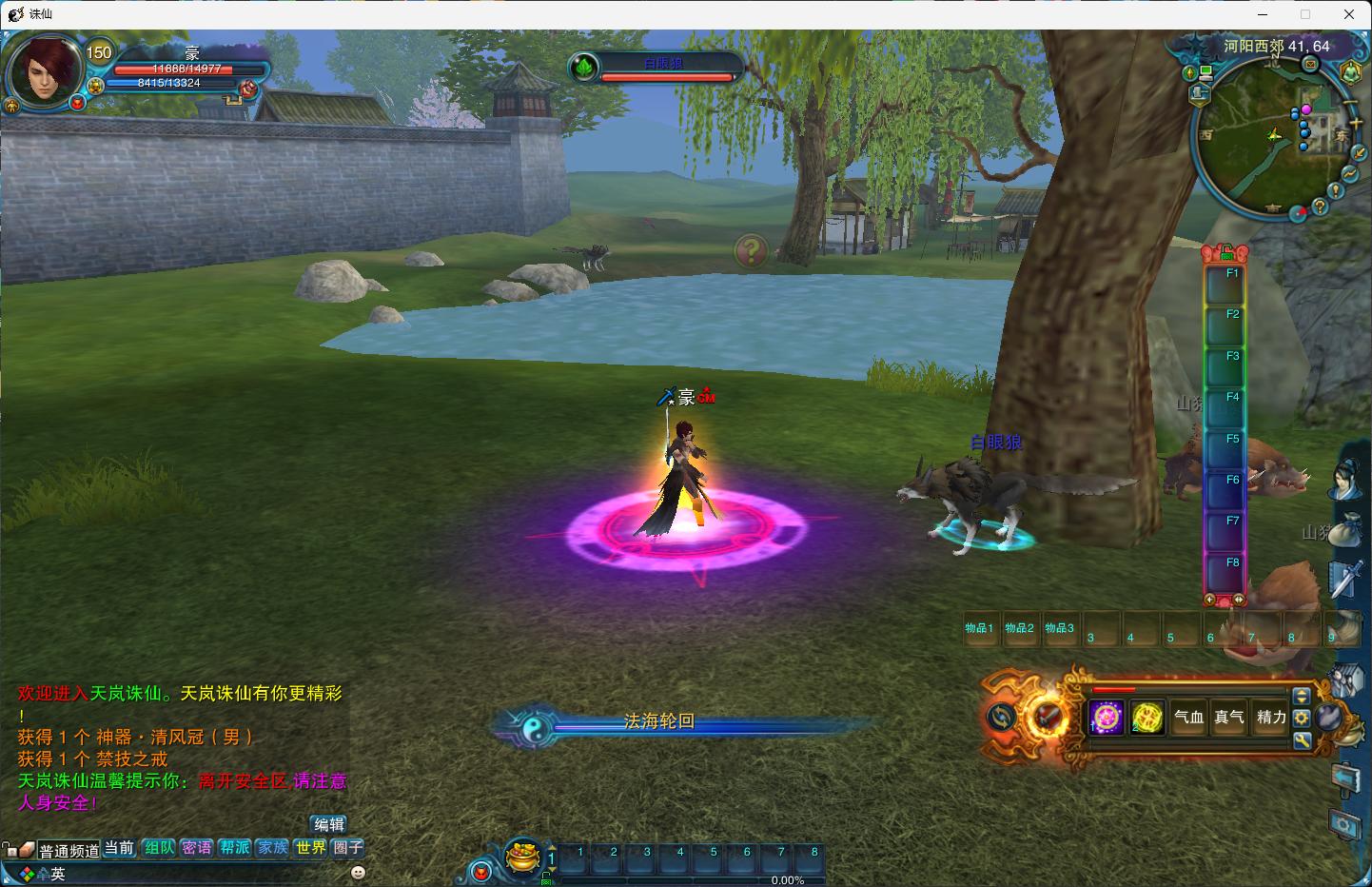Open the wrench tool button on the skill bar
1372x887 pixels.
coord(1302,739)
